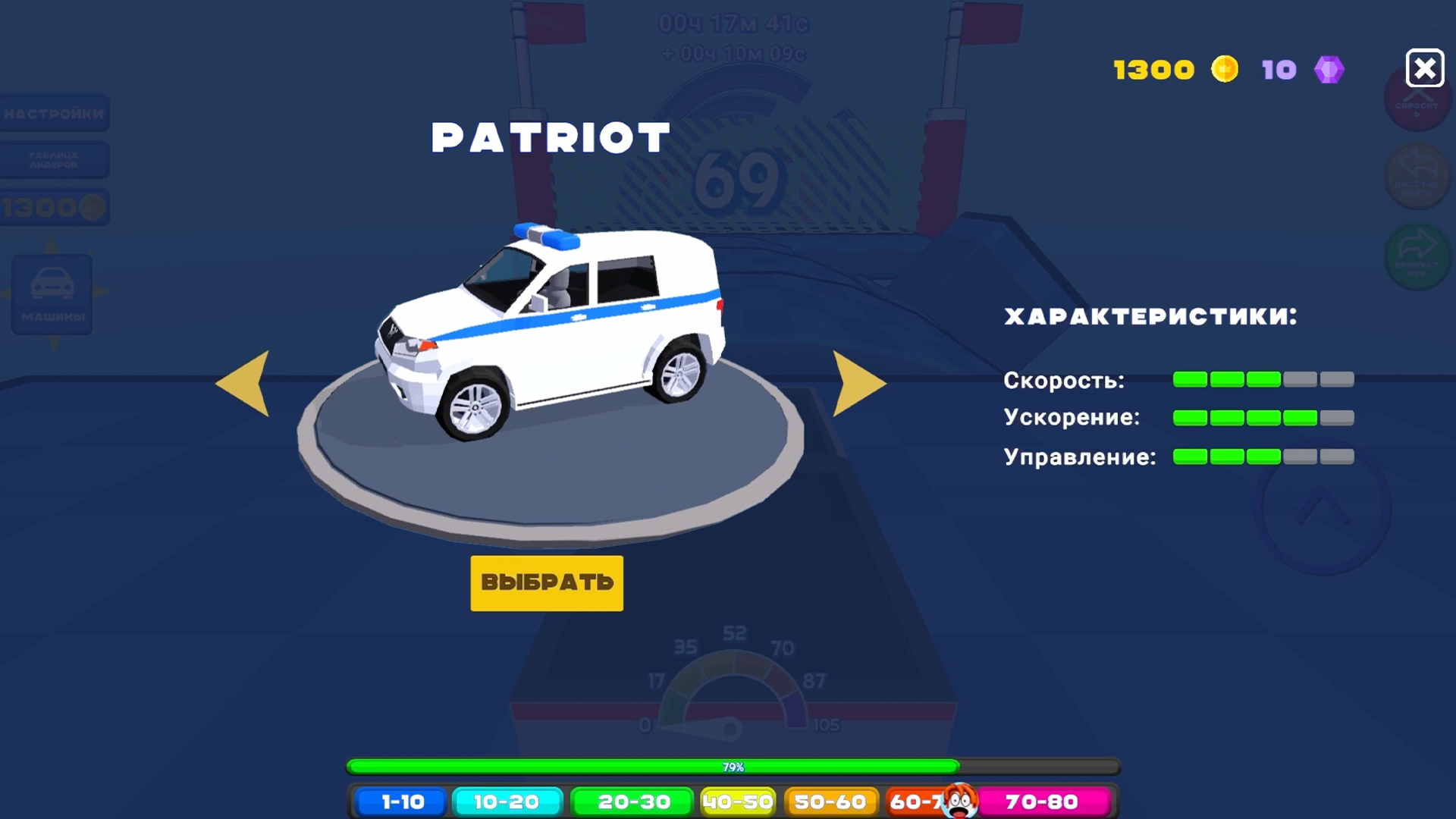This screenshot has height=819, width=1456.
Task: Click the Скорость stat bar
Action: click(x=1263, y=379)
